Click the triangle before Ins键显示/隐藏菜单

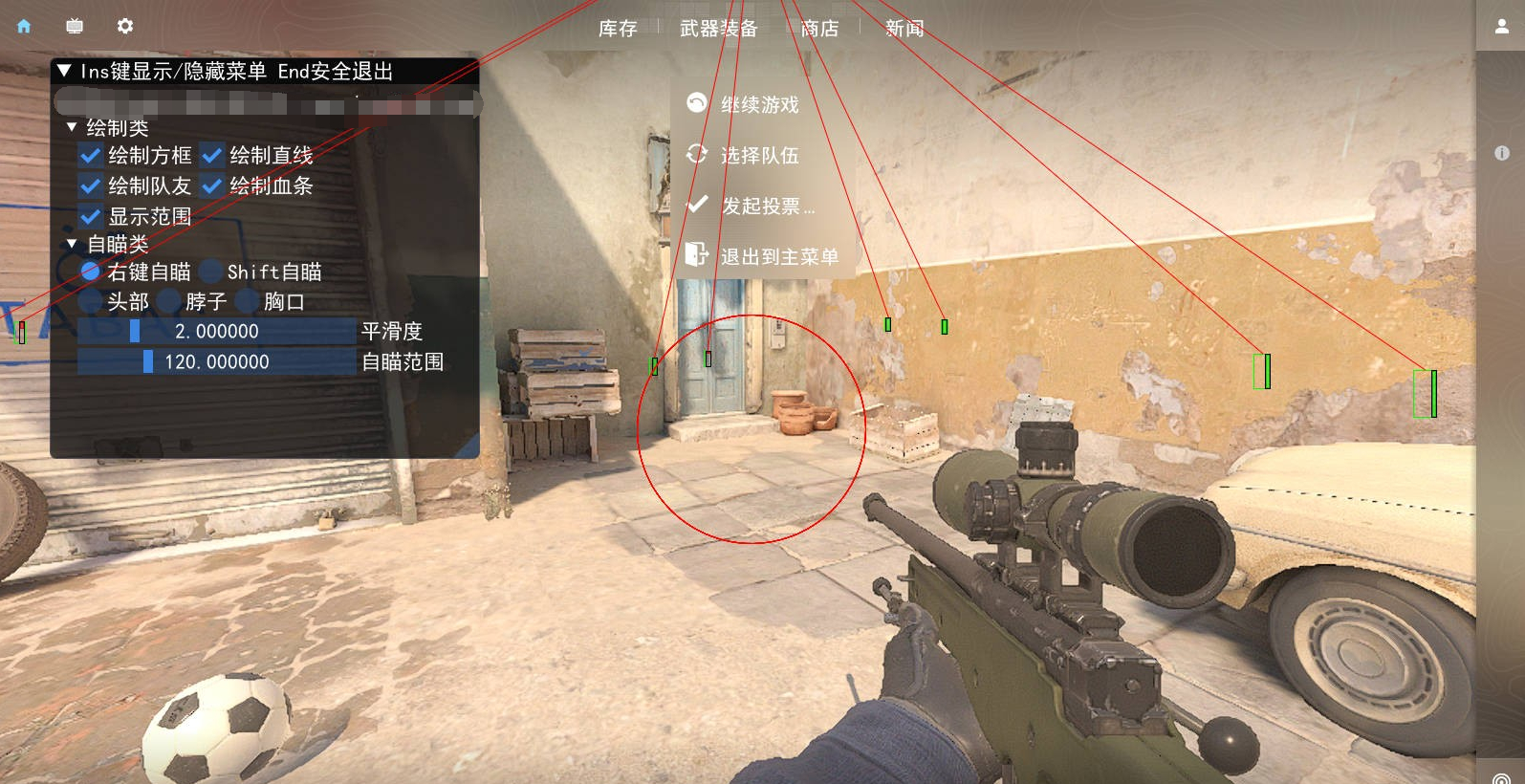coord(65,70)
